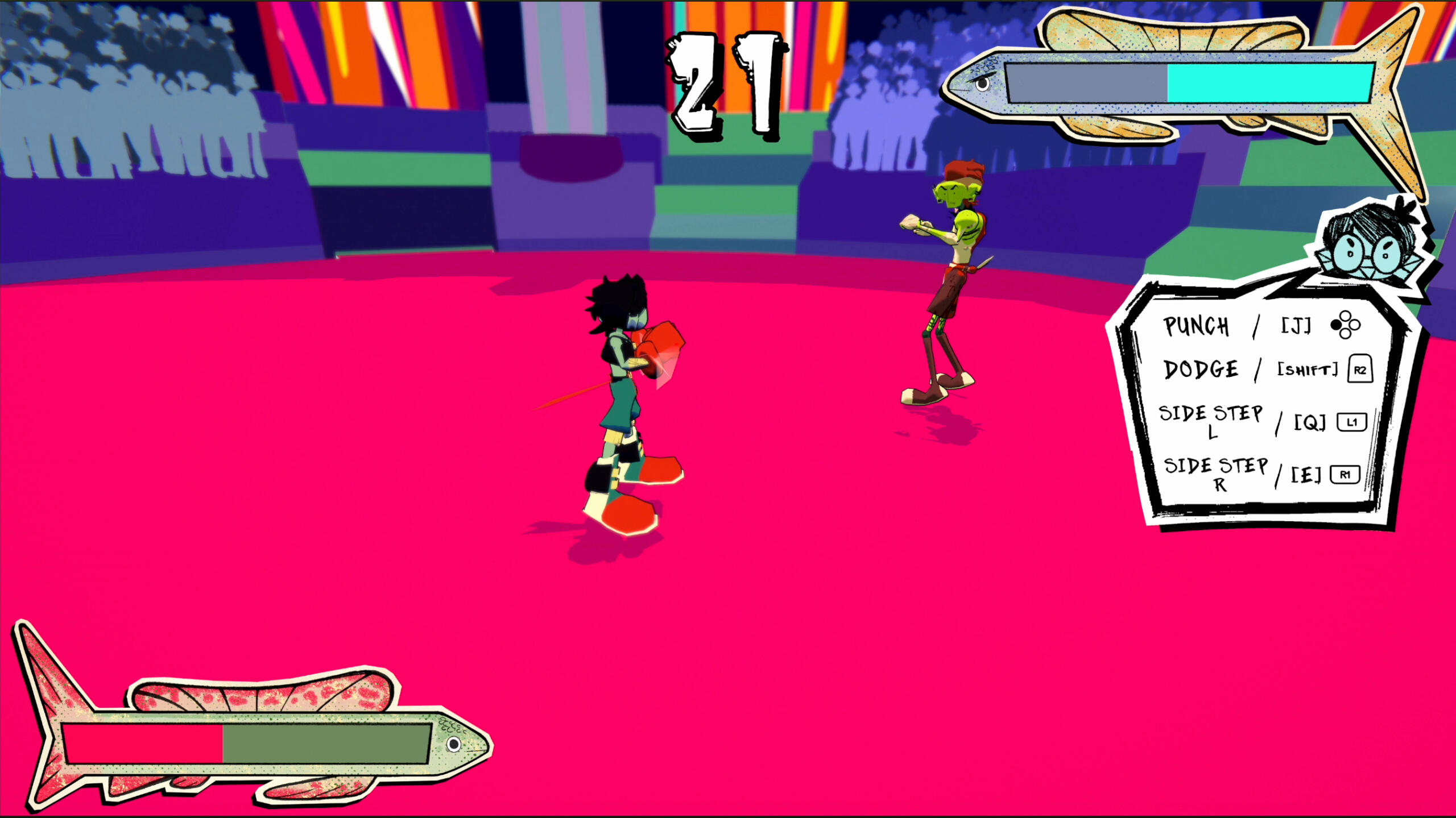Click the R1 icon beside SIDE STEP R
This screenshot has height=818, width=1456.
(x=1347, y=474)
